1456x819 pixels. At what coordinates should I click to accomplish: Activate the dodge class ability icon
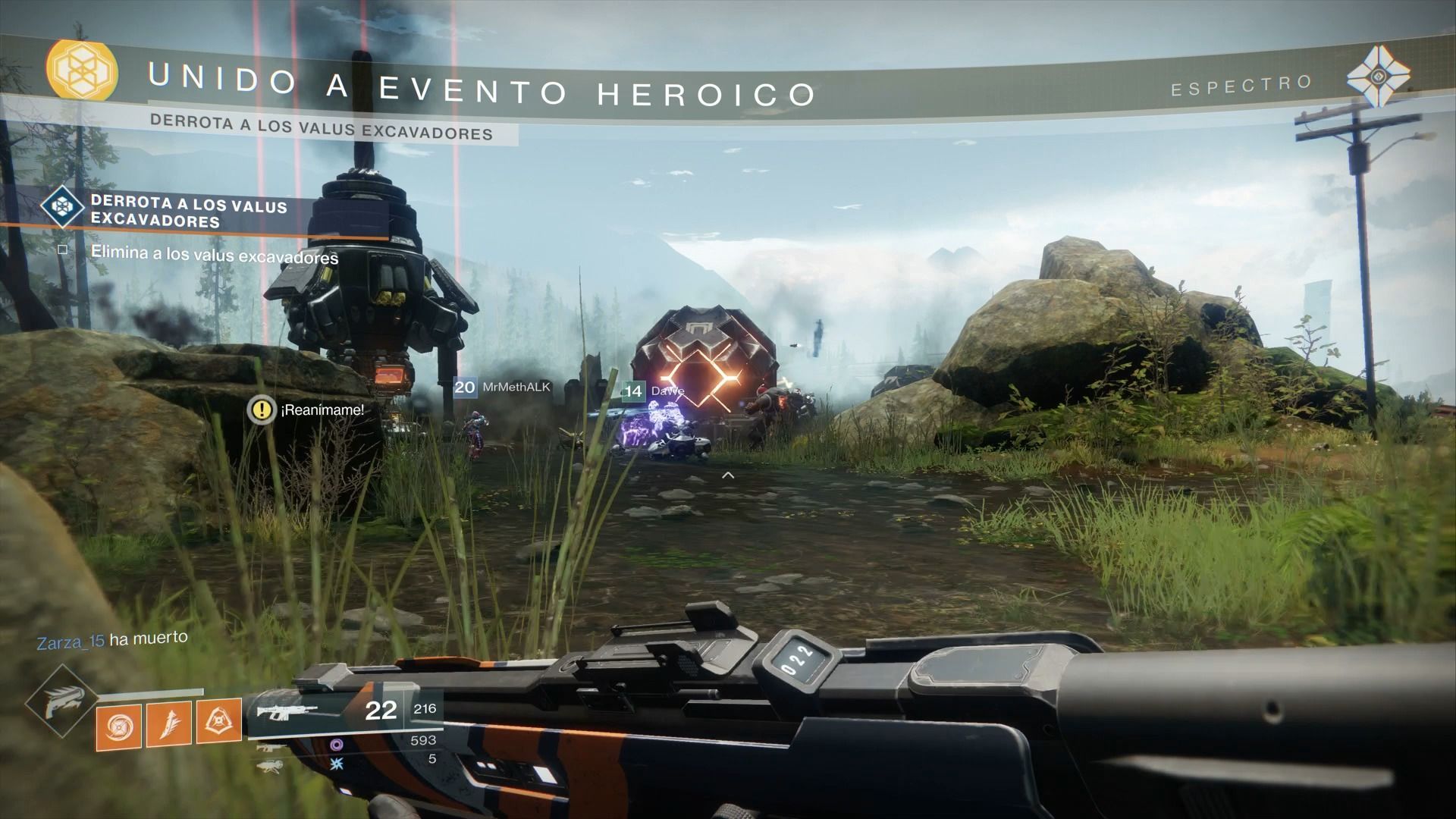click(218, 720)
